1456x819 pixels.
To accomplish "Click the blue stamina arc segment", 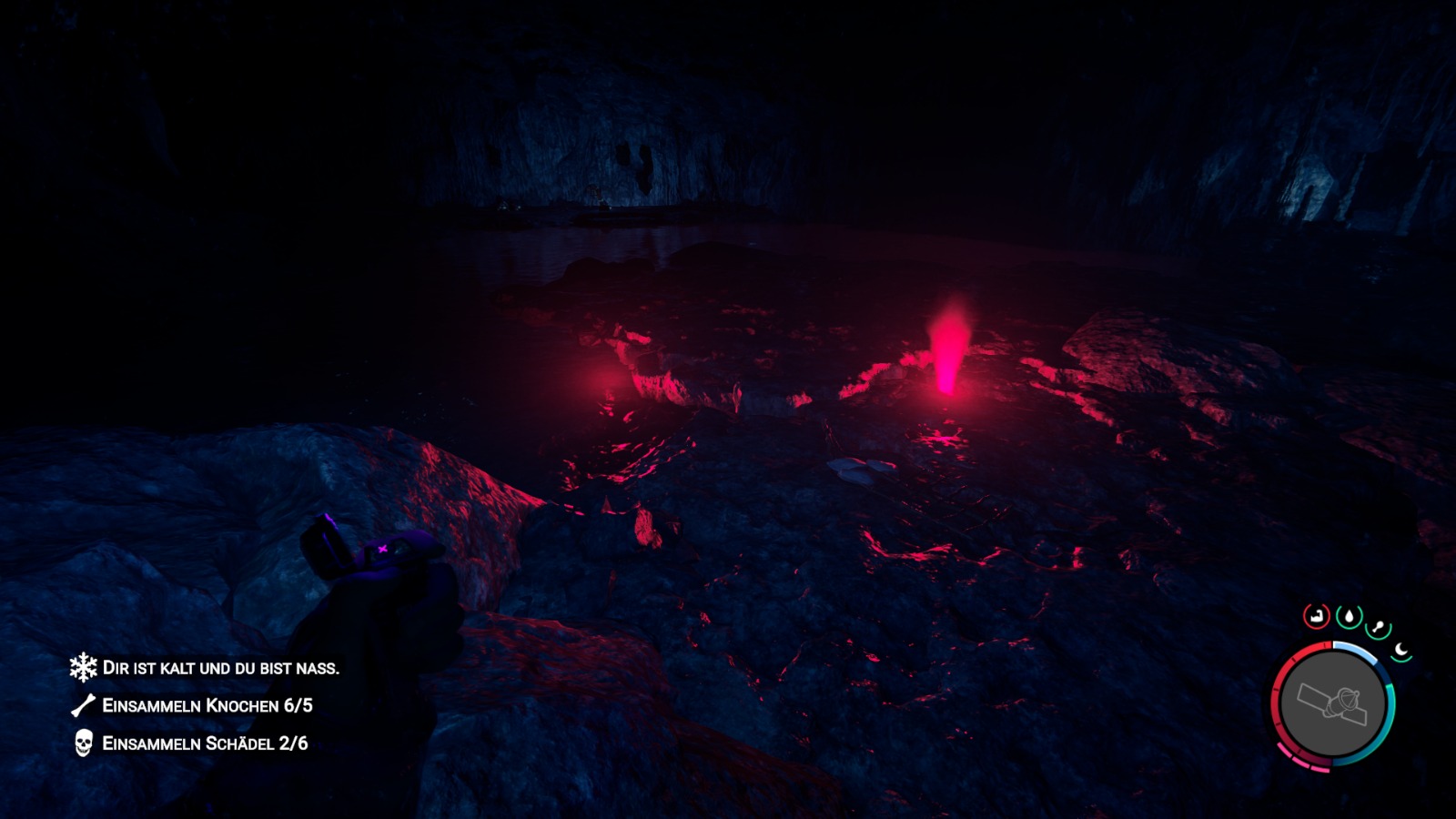I will point(1356,651).
